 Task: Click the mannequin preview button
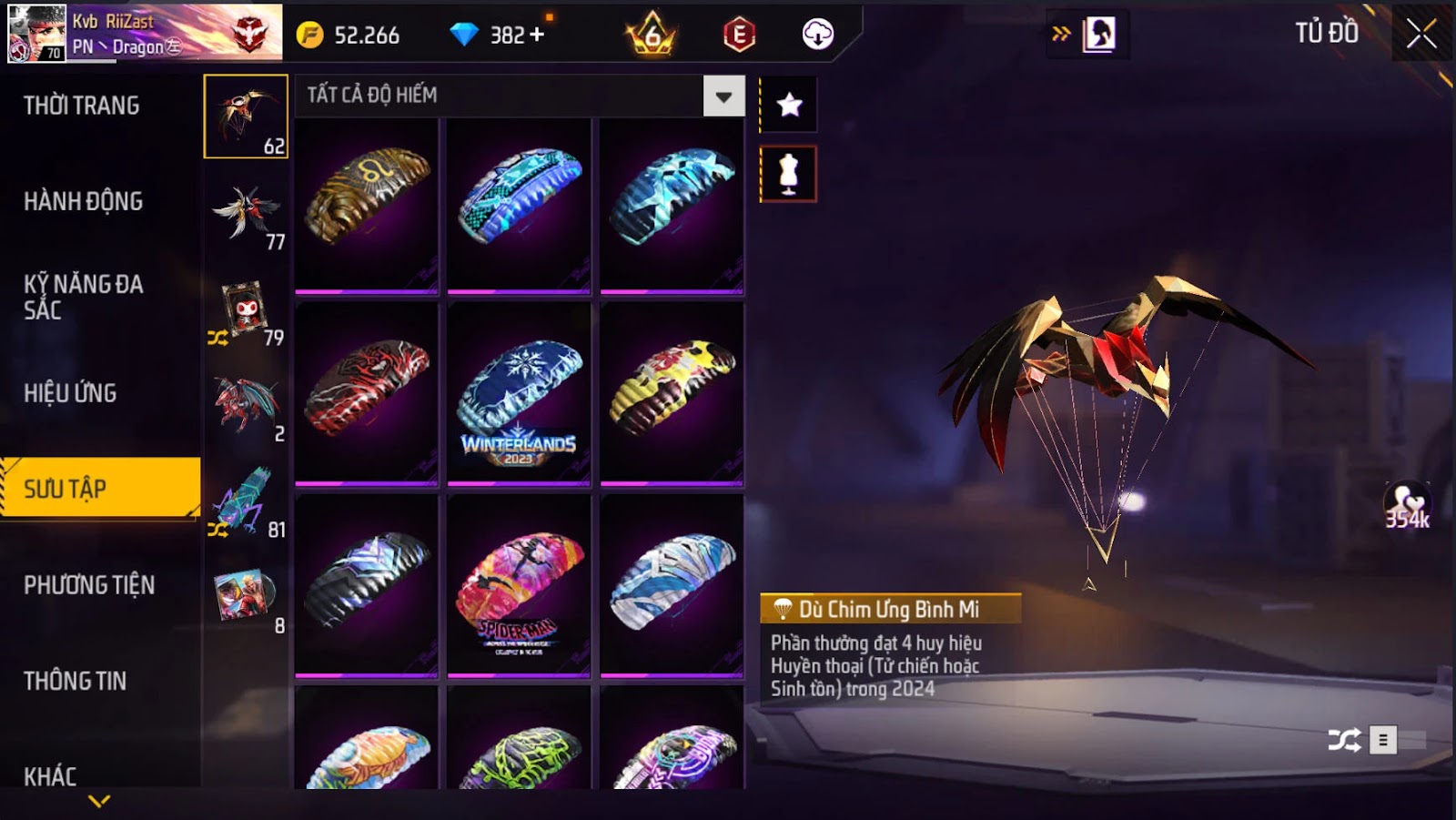click(789, 174)
